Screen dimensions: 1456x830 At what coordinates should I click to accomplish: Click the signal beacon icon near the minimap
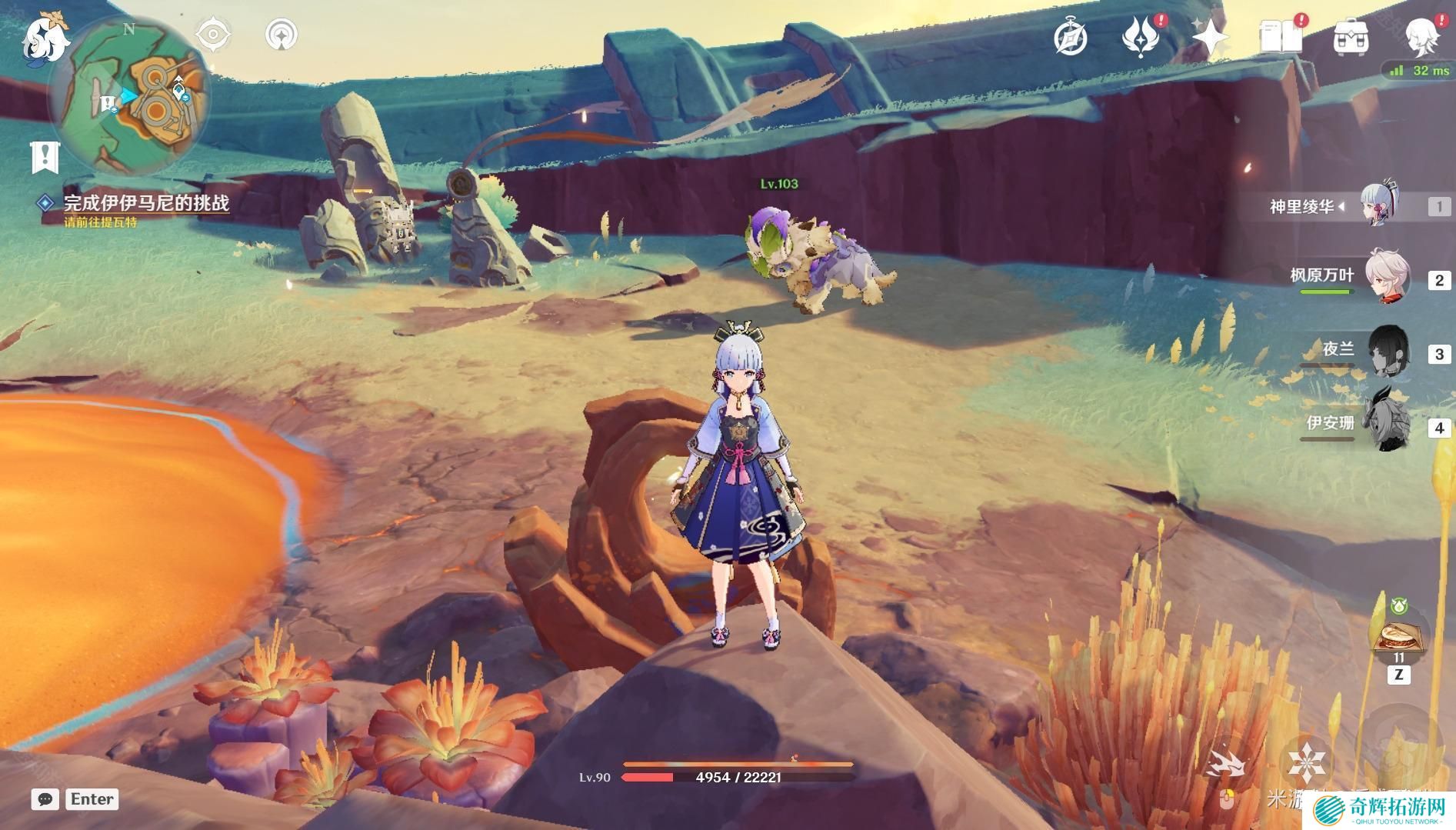coord(282,35)
